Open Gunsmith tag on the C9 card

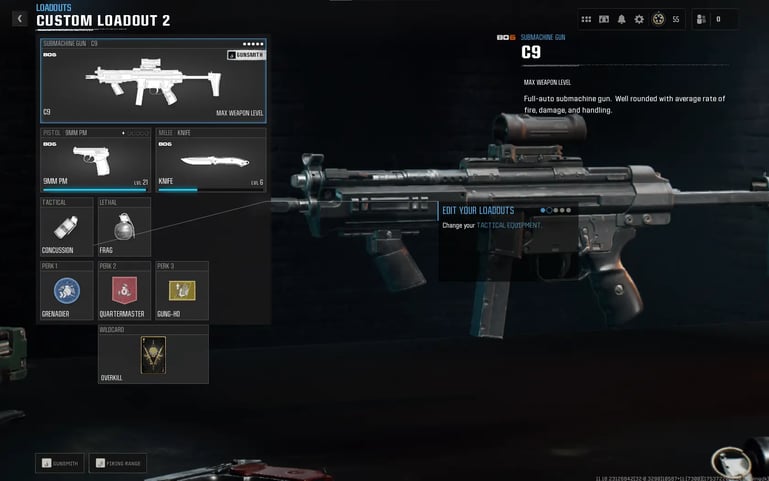246,55
